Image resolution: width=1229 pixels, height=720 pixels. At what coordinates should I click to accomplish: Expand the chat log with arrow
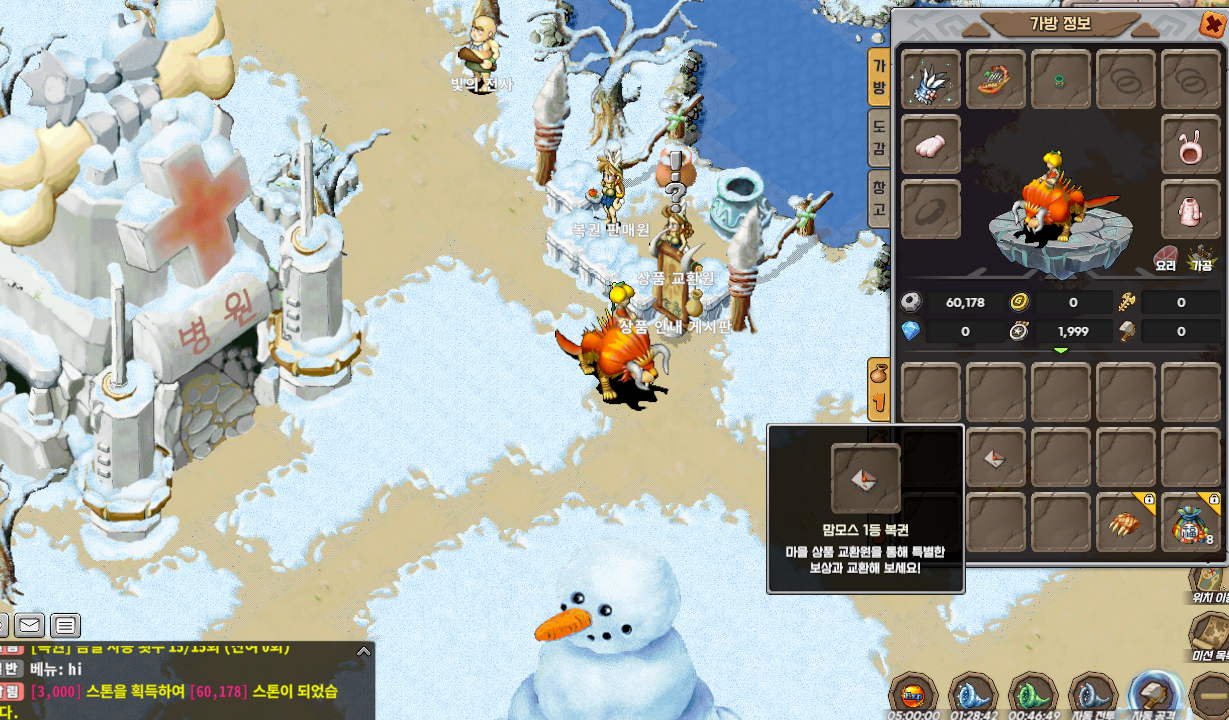[364, 651]
